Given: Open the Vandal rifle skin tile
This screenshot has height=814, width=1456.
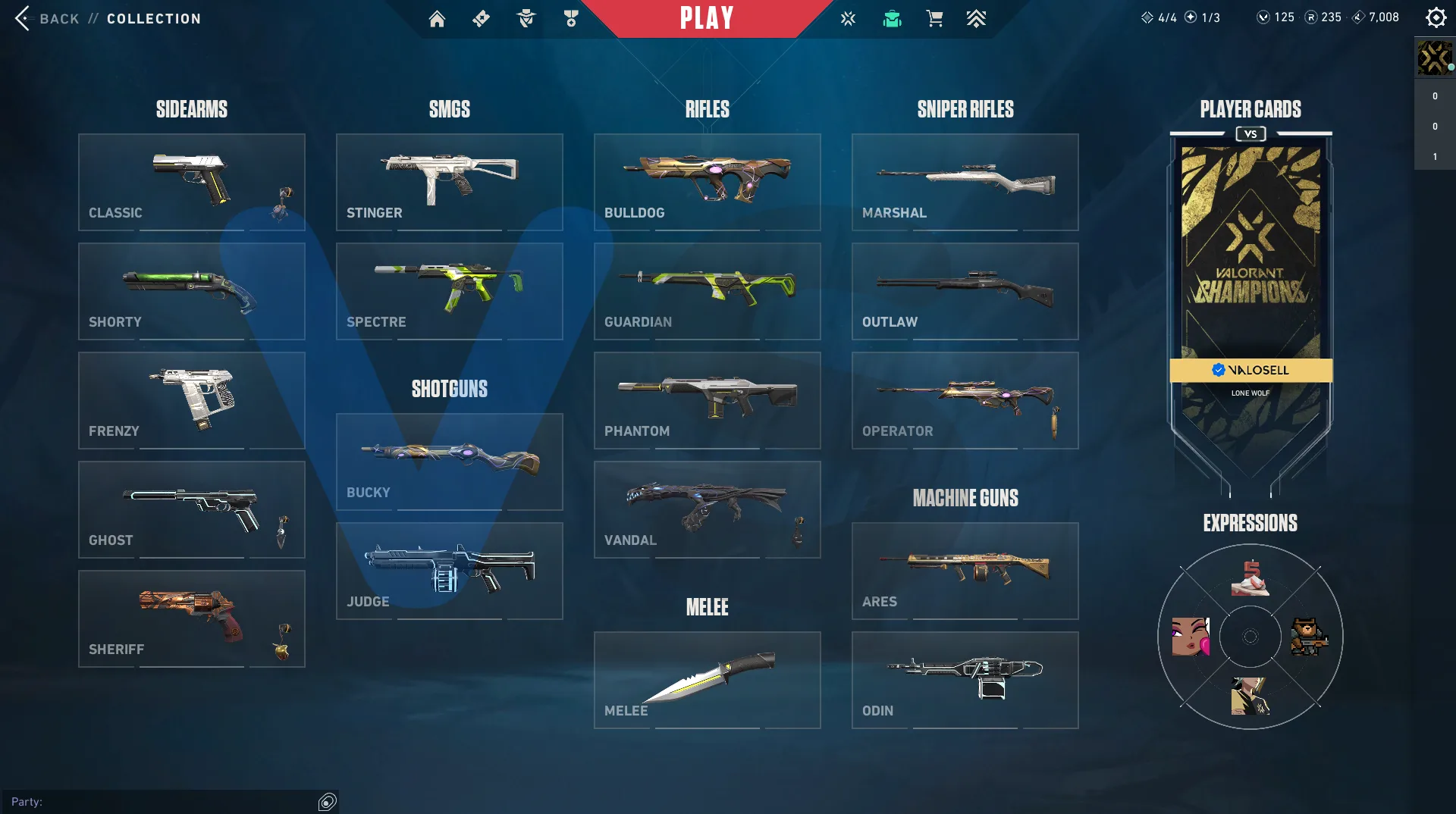Looking at the screenshot, I should (707, 509).
